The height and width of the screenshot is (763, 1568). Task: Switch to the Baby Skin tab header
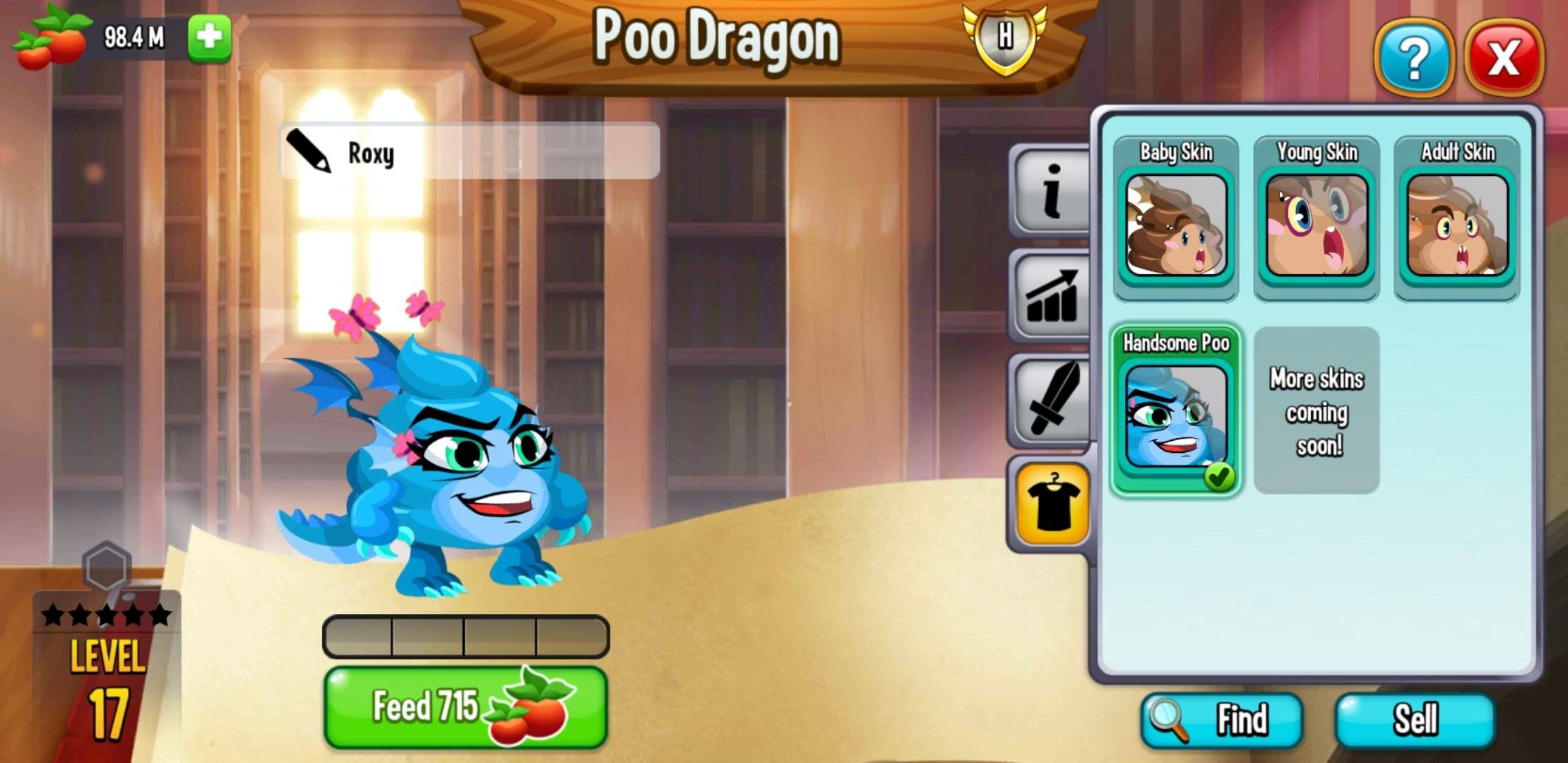[x=1175, y=152]
